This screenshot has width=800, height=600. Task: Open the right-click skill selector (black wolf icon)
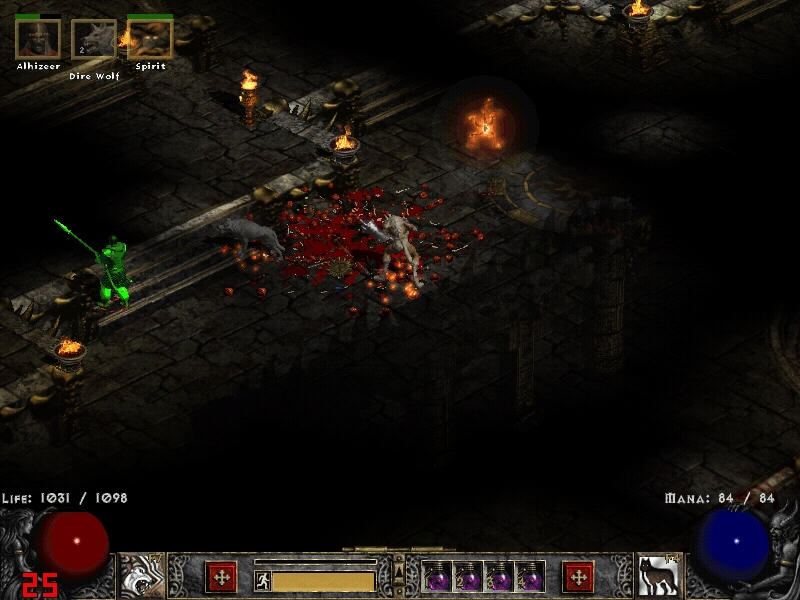(x=659, y=576)
